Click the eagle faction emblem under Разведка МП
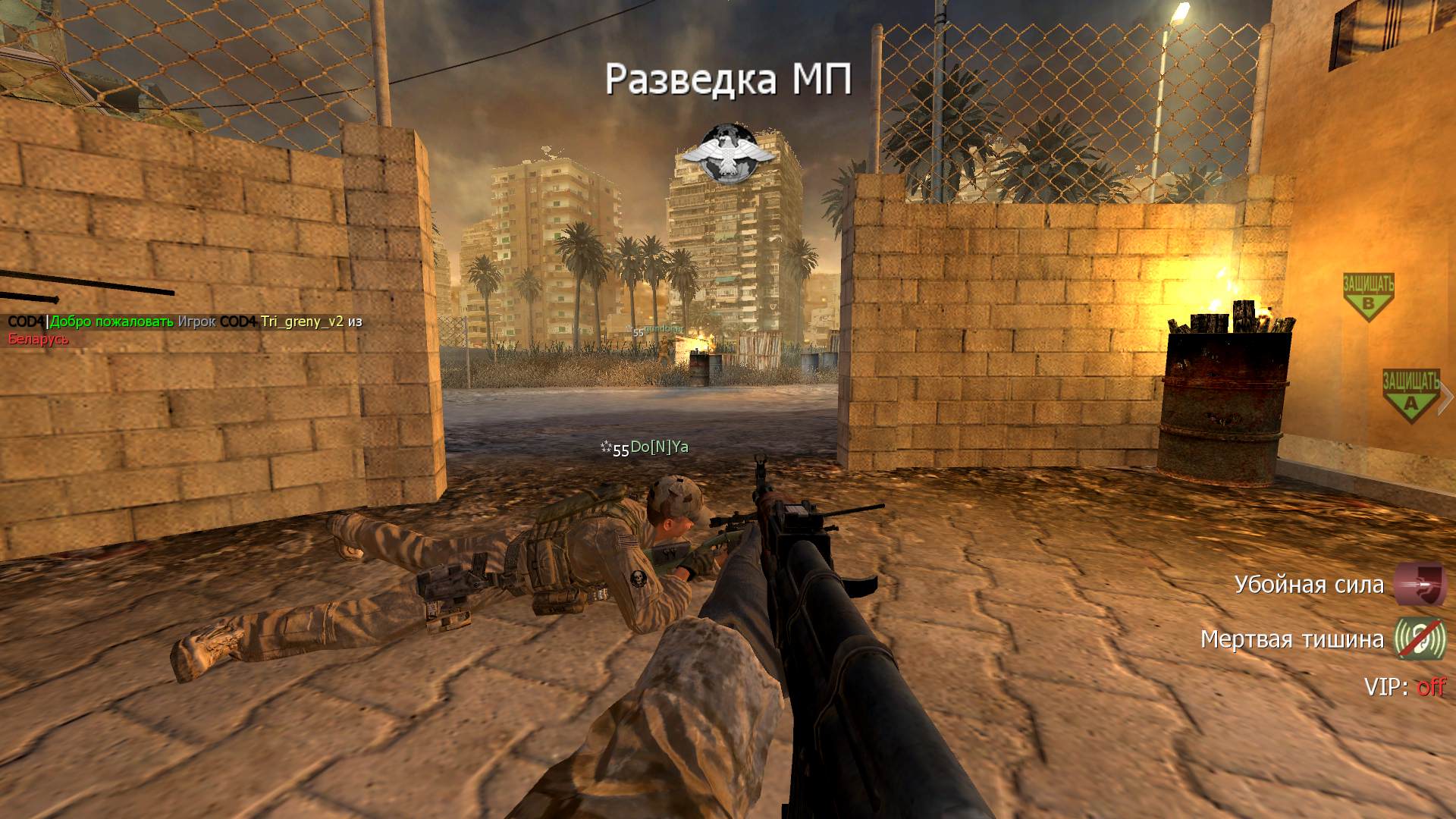 click(727, 154)
